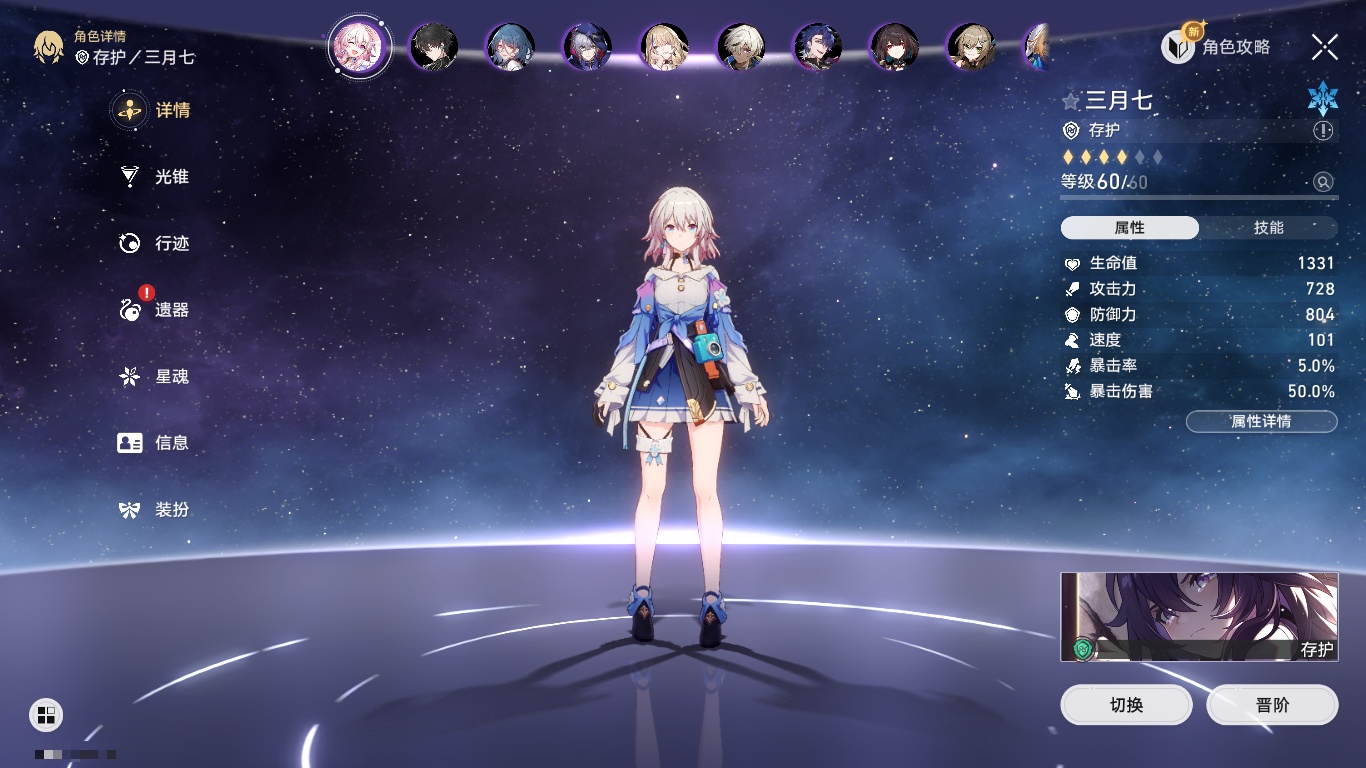This screenshot has width=1366, height=768.
Task: Show the 星魂 eidolon menu
Action: click(x=153, y=377)
